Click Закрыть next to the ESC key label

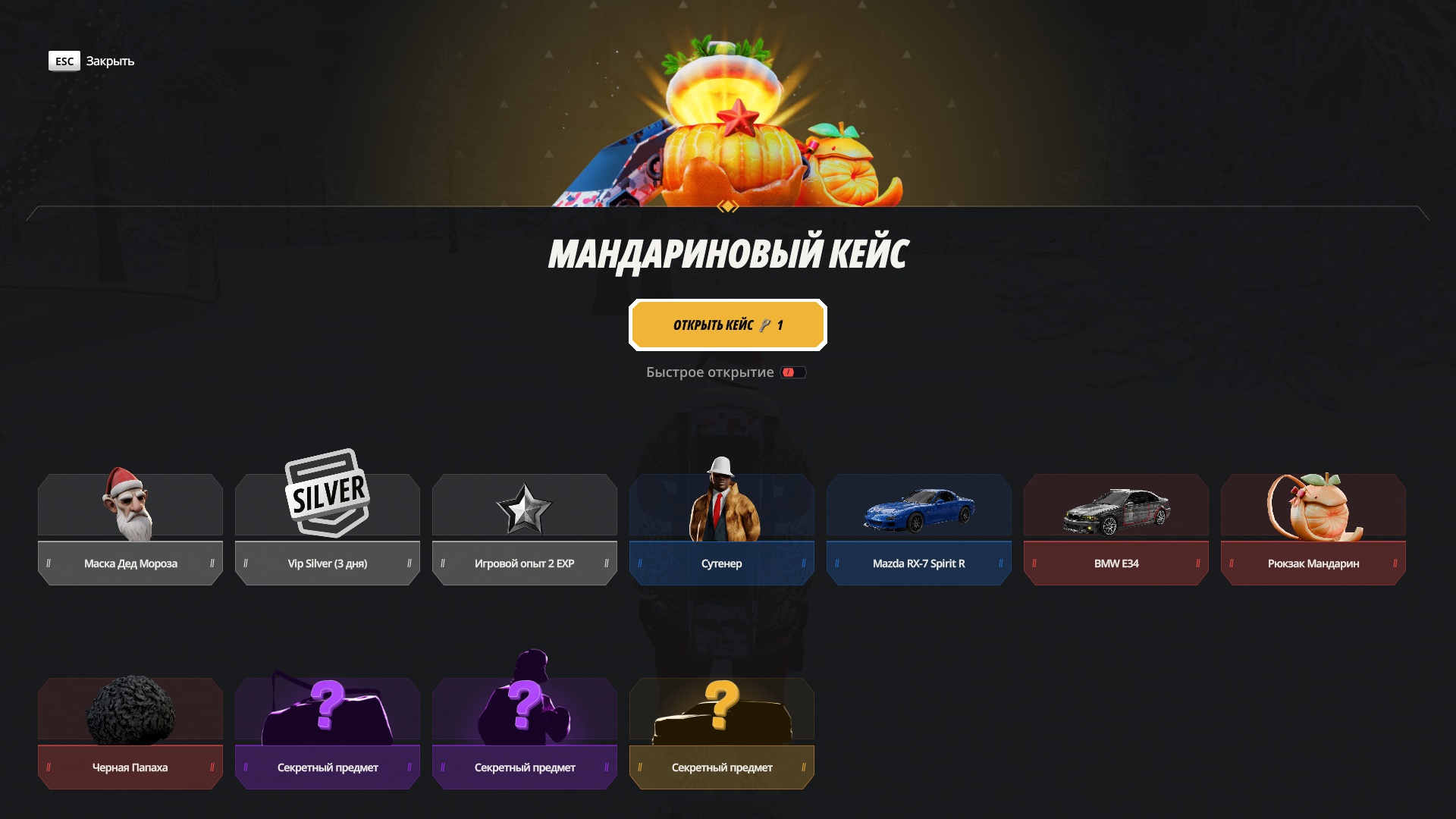click(x=109, y=61)
